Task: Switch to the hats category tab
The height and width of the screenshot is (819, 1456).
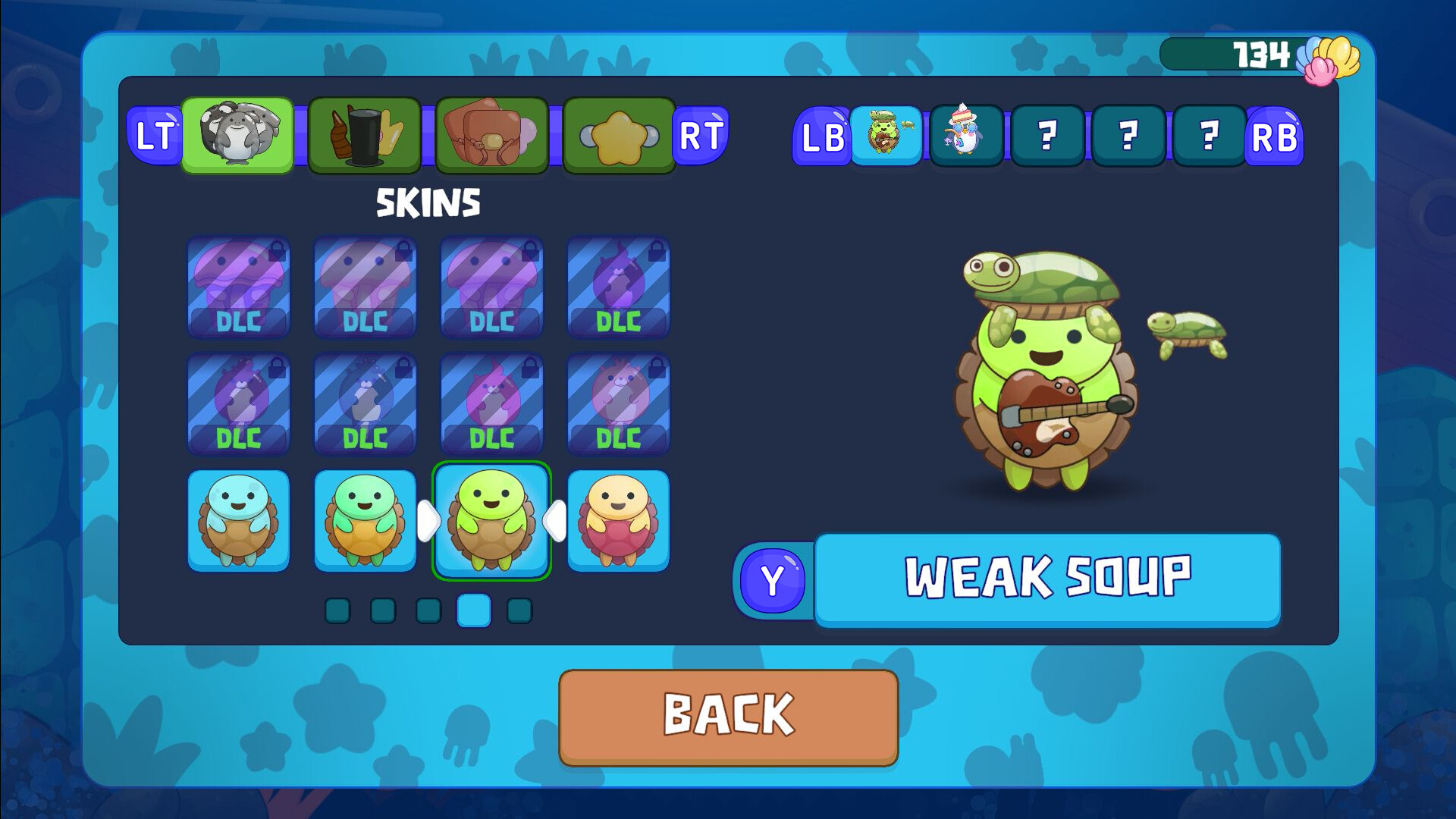Action: [x=365, y=135]
